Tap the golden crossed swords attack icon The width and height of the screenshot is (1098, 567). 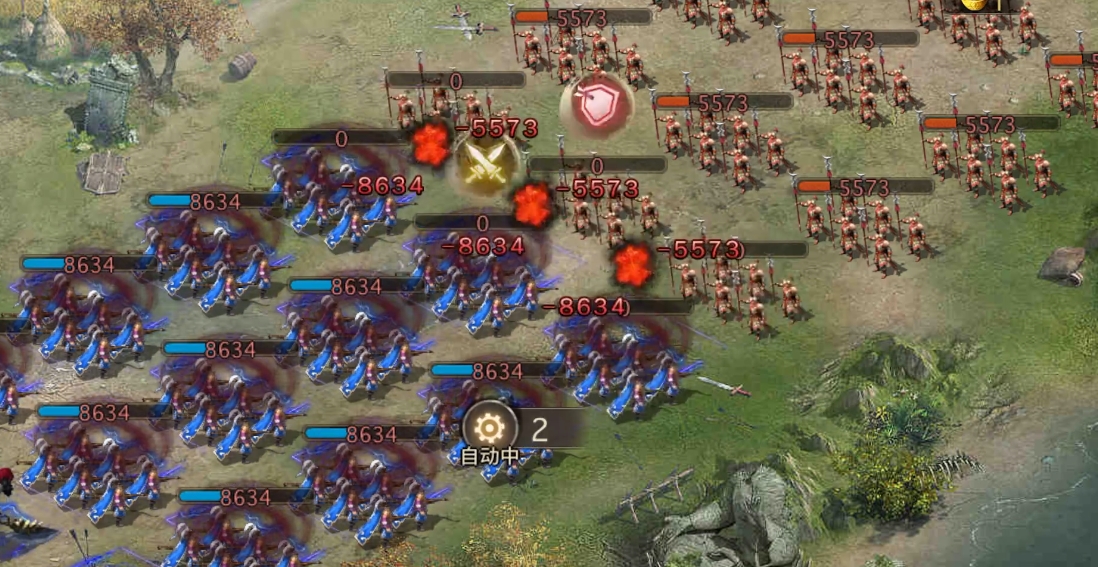click(x=486, y=165)
